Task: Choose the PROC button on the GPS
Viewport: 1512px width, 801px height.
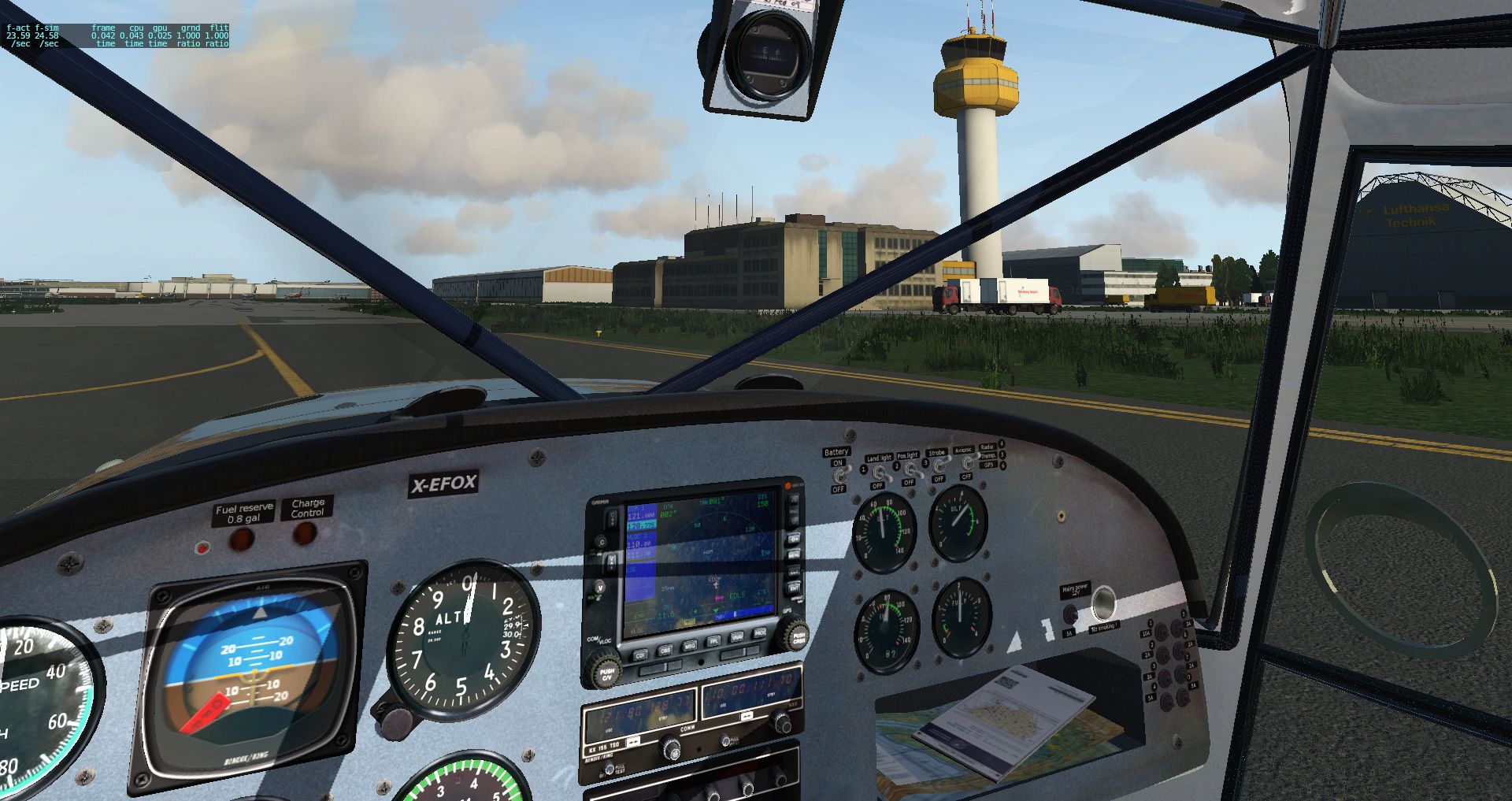Action: [761, 632]
